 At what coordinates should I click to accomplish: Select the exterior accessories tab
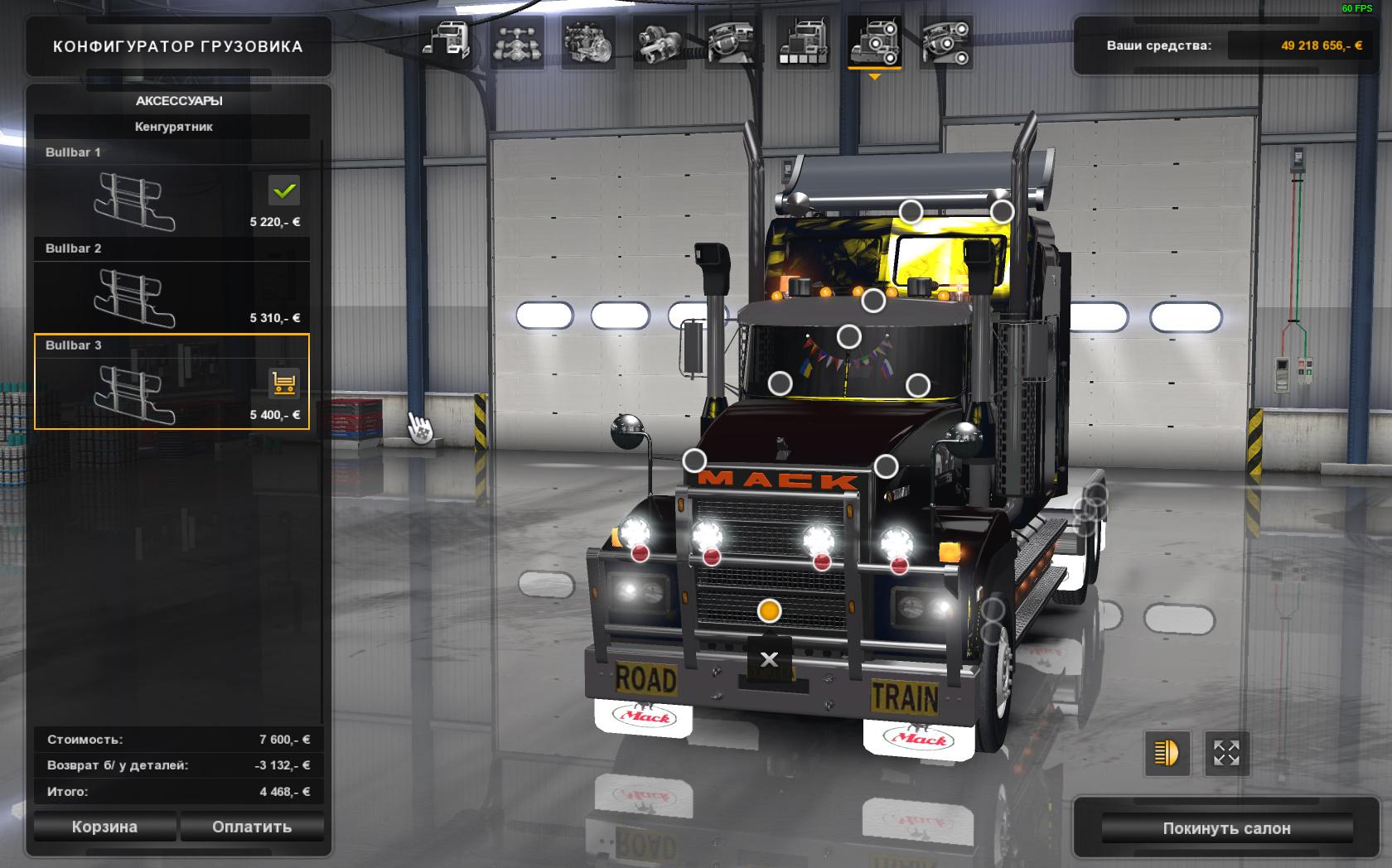tap(873, 41)
